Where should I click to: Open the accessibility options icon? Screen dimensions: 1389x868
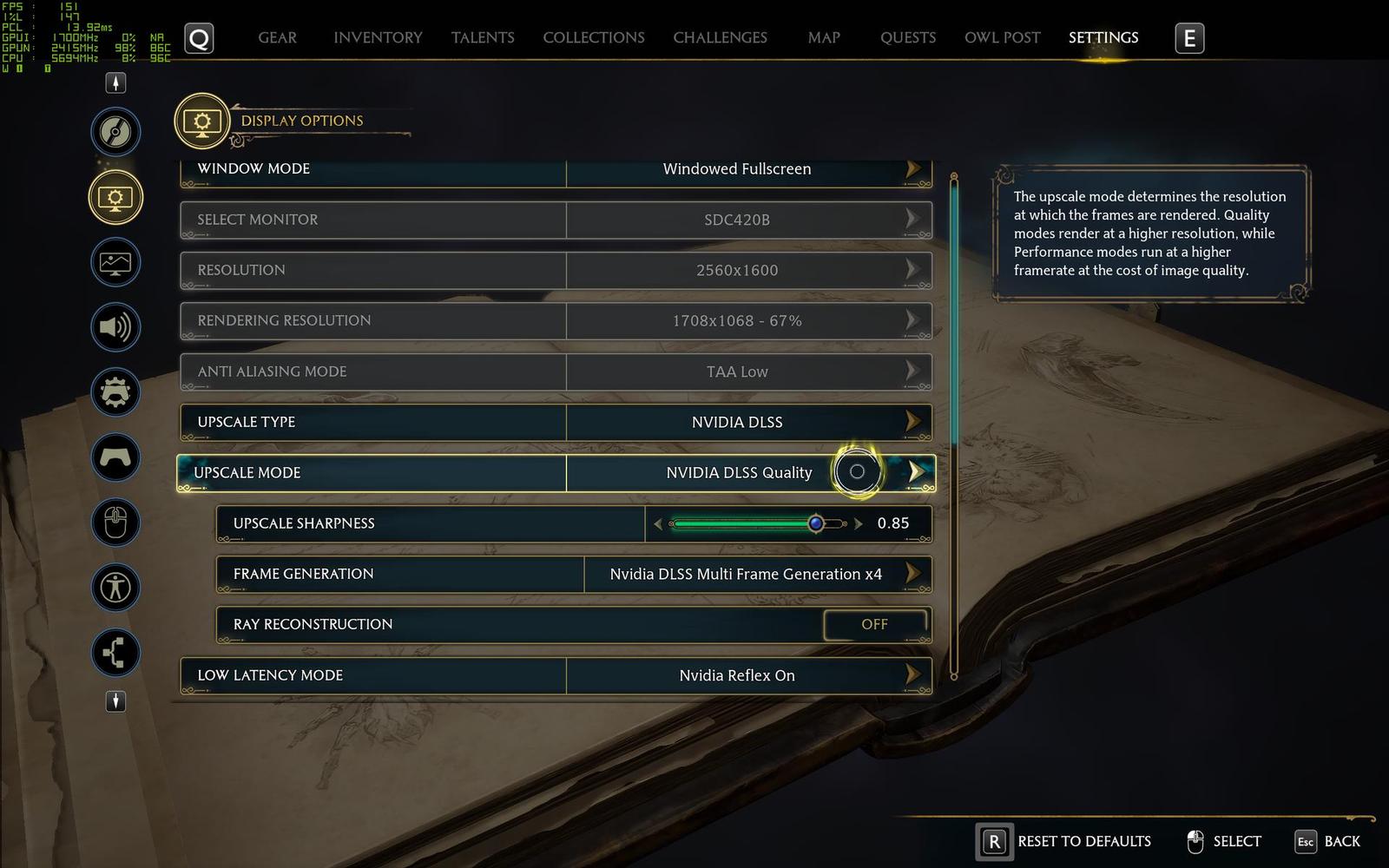pyautogui.click(x=115, y=588)
